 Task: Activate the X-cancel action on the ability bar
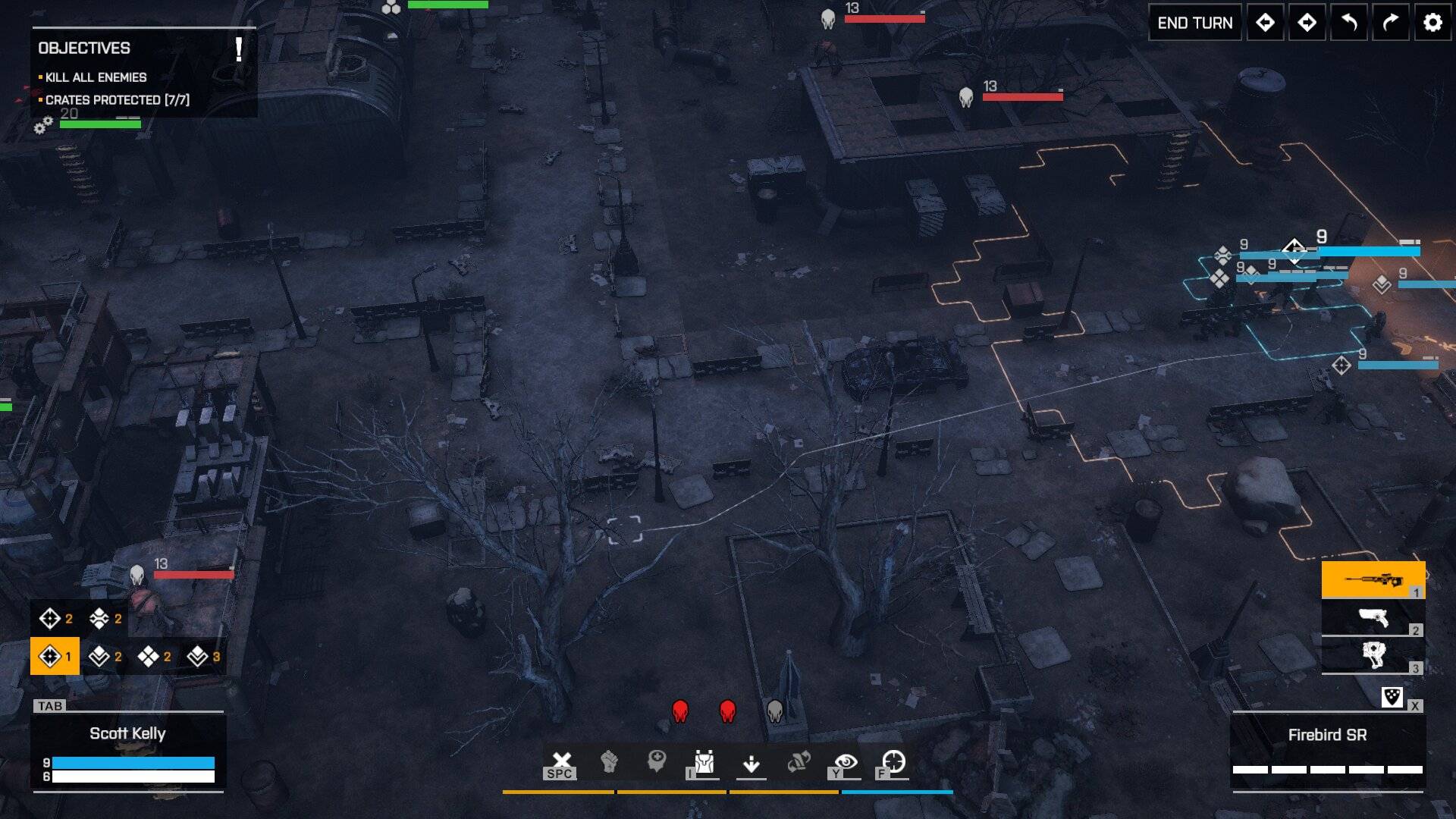(561, 762)
